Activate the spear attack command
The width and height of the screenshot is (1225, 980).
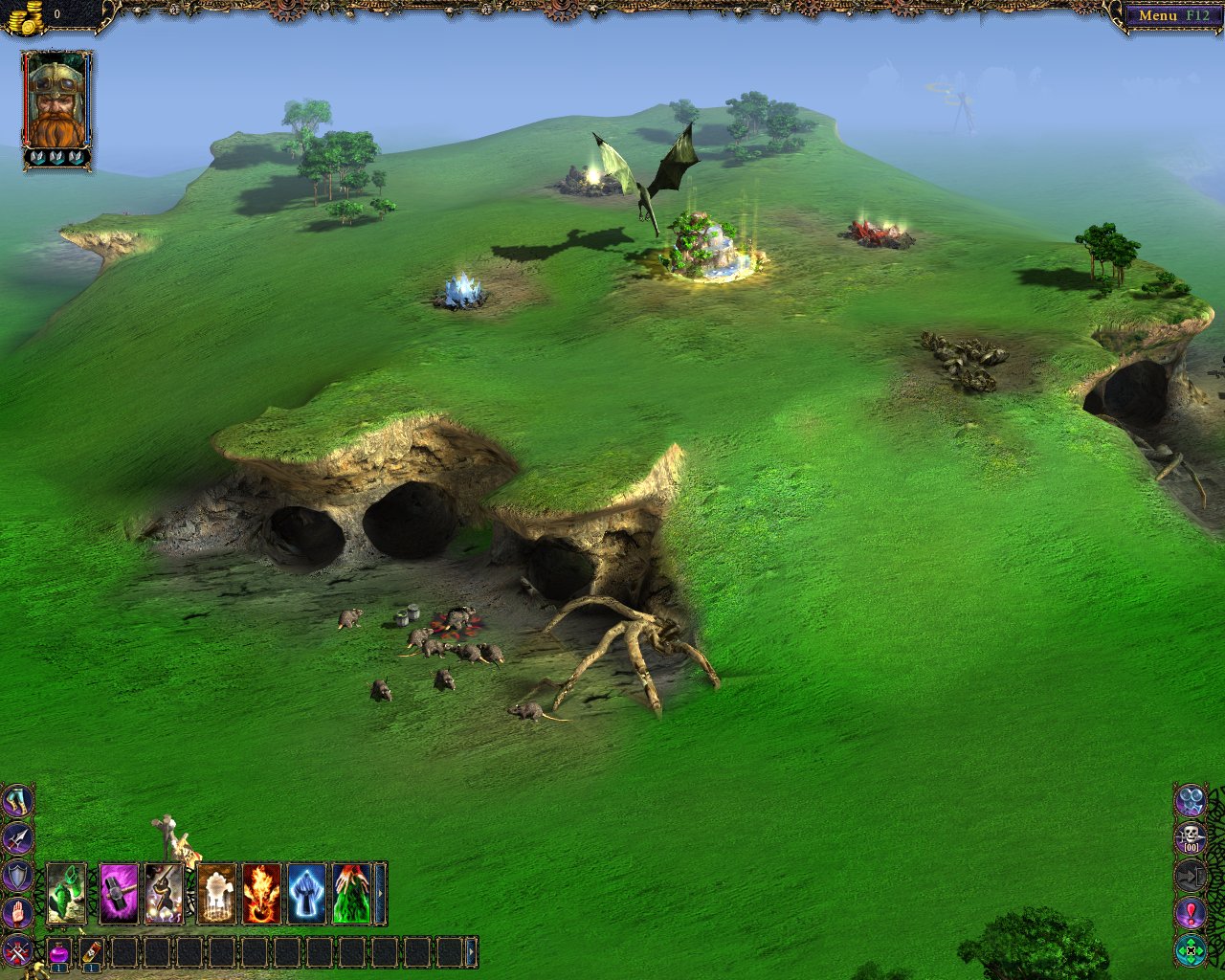tap(17, 838)
